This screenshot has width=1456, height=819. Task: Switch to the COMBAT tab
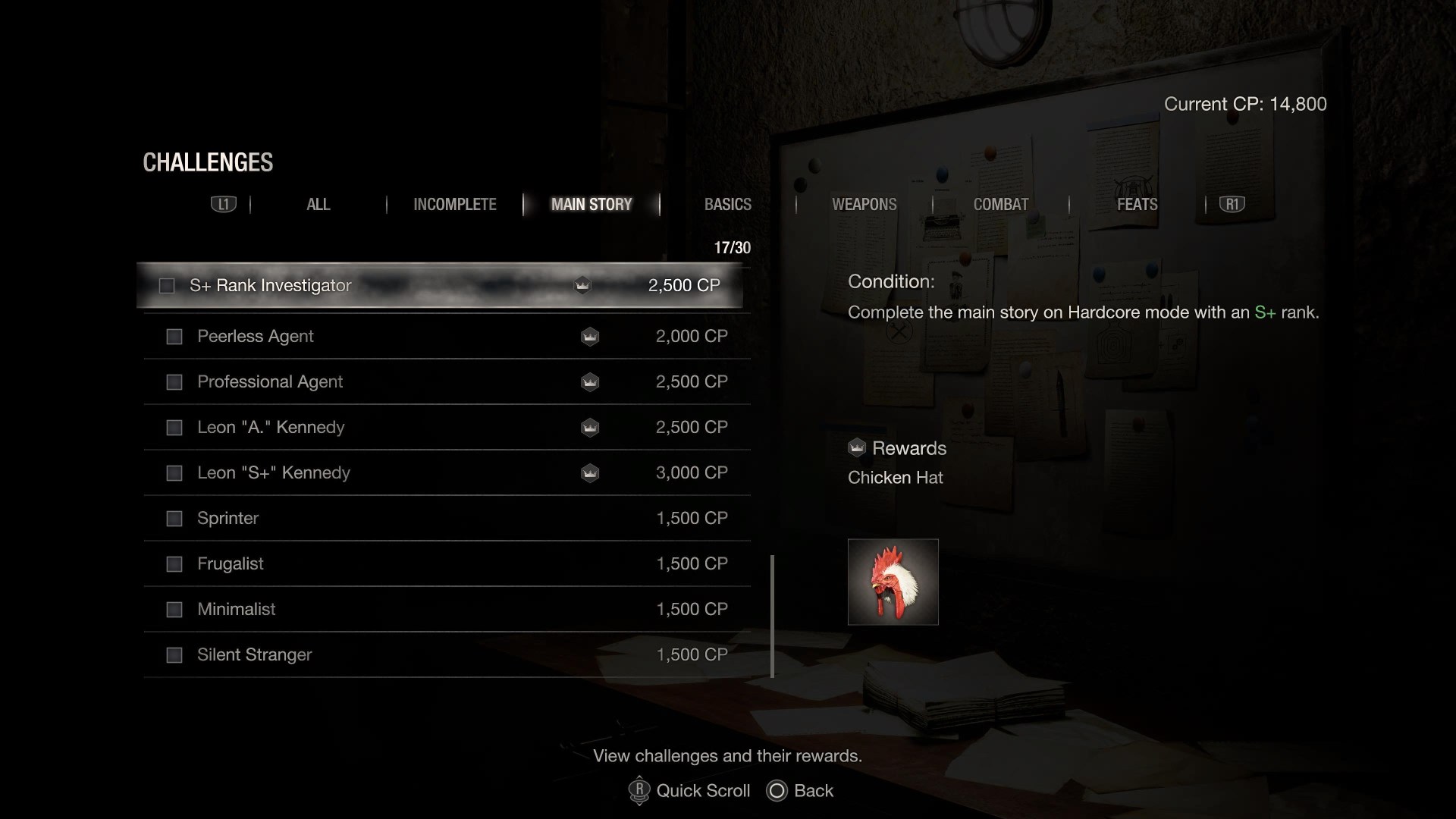point(1001,204)
